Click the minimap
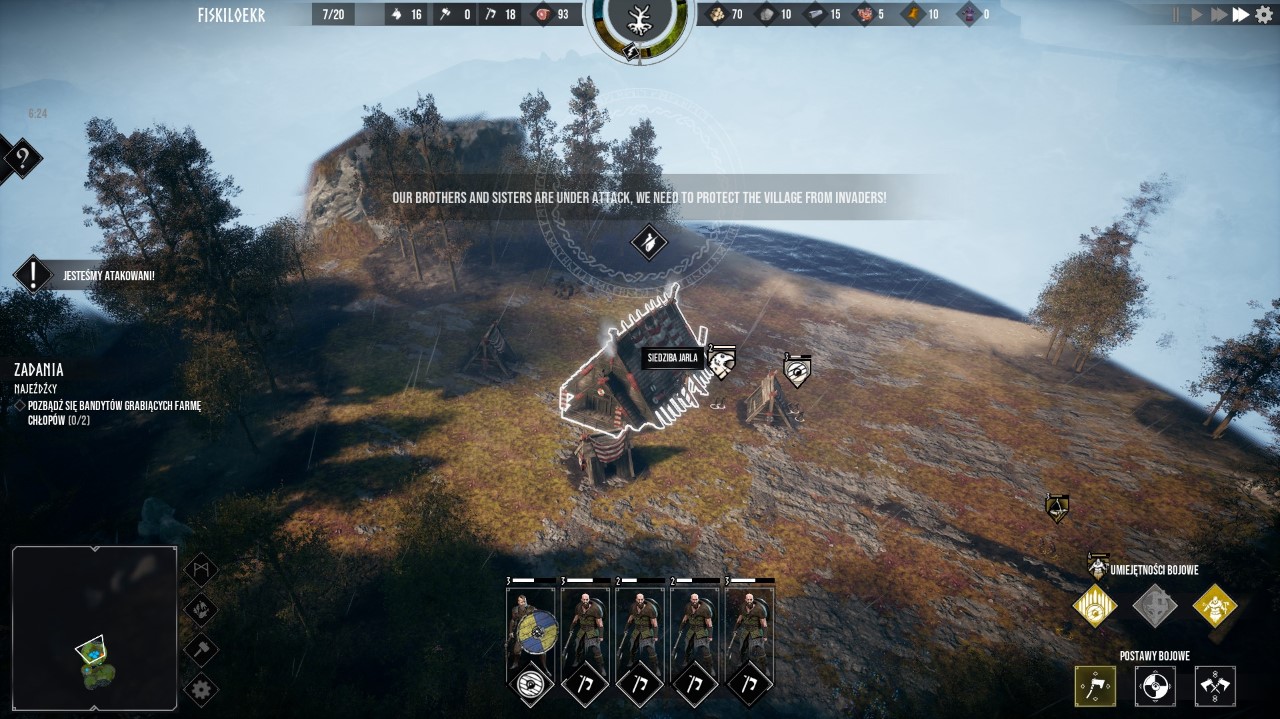The image size is (1280, 719). click(x=95, y=630)
